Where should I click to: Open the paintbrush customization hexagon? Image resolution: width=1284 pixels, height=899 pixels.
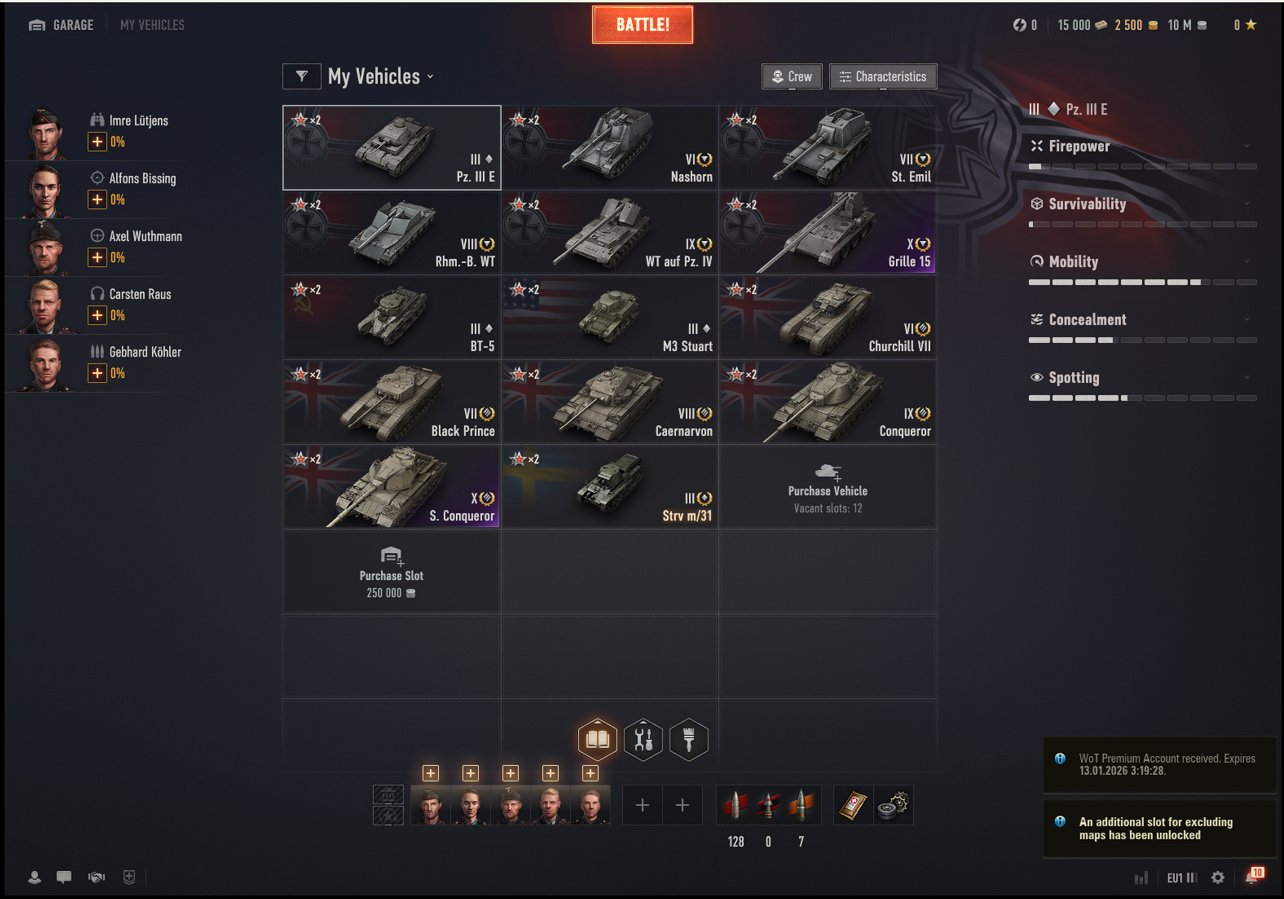688,740
